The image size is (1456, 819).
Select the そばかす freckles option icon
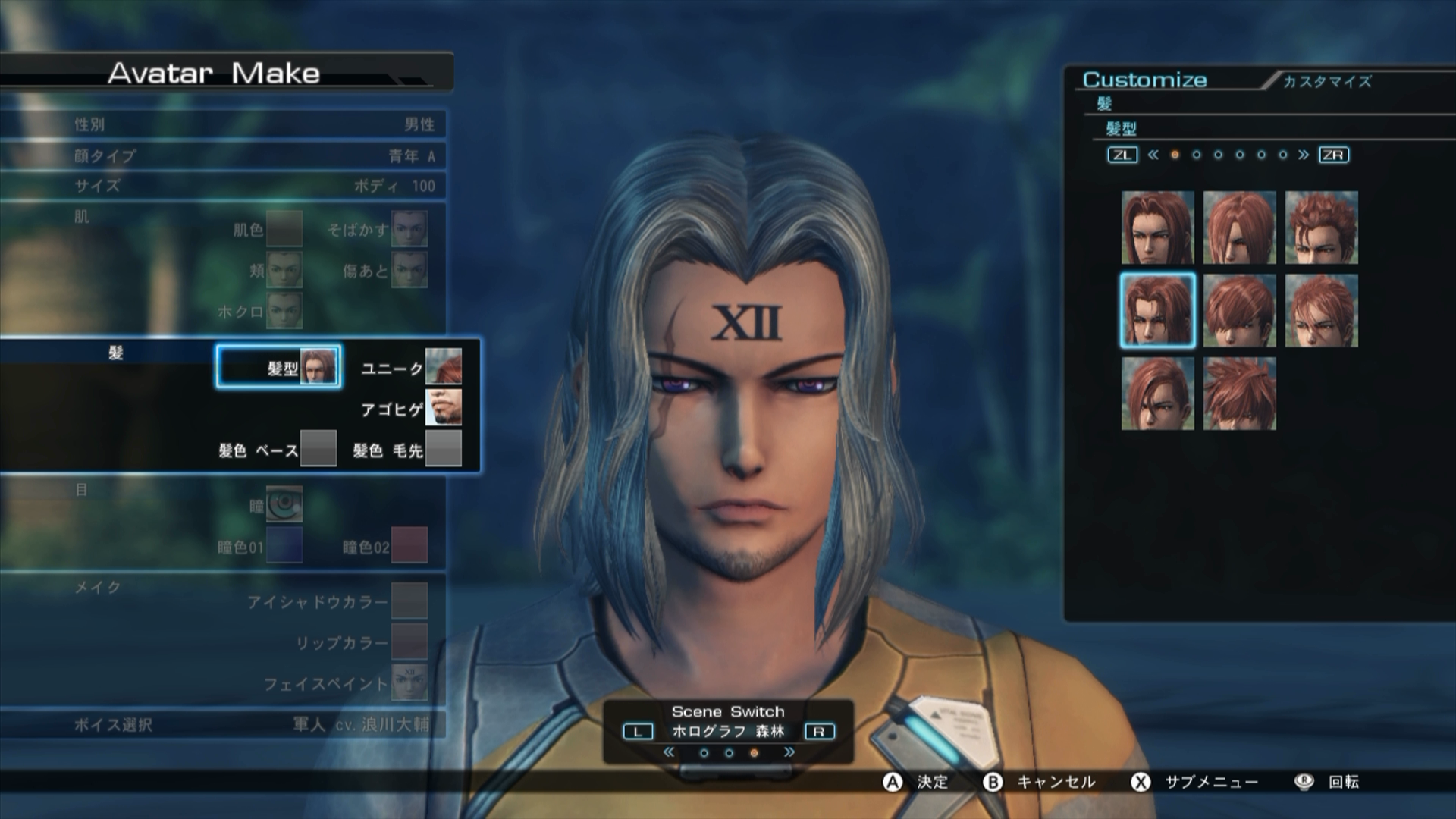click(x=409, y=230)
